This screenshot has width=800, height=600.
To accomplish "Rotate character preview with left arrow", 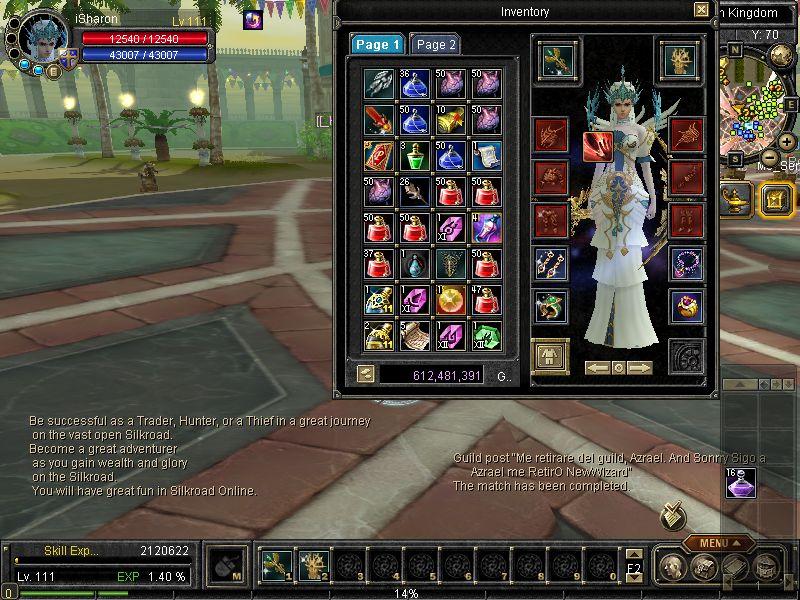I will 598,368.
